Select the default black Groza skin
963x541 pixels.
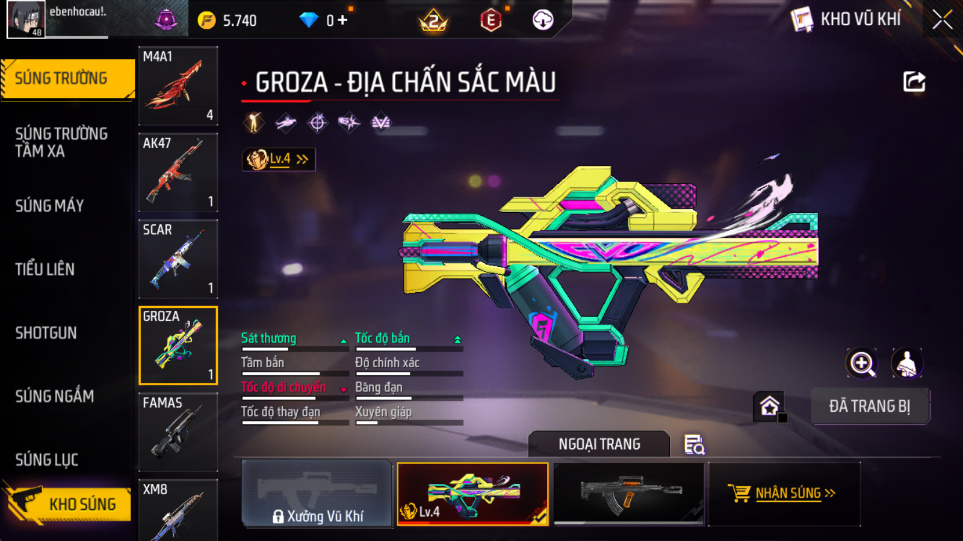(x=626, y=493)
